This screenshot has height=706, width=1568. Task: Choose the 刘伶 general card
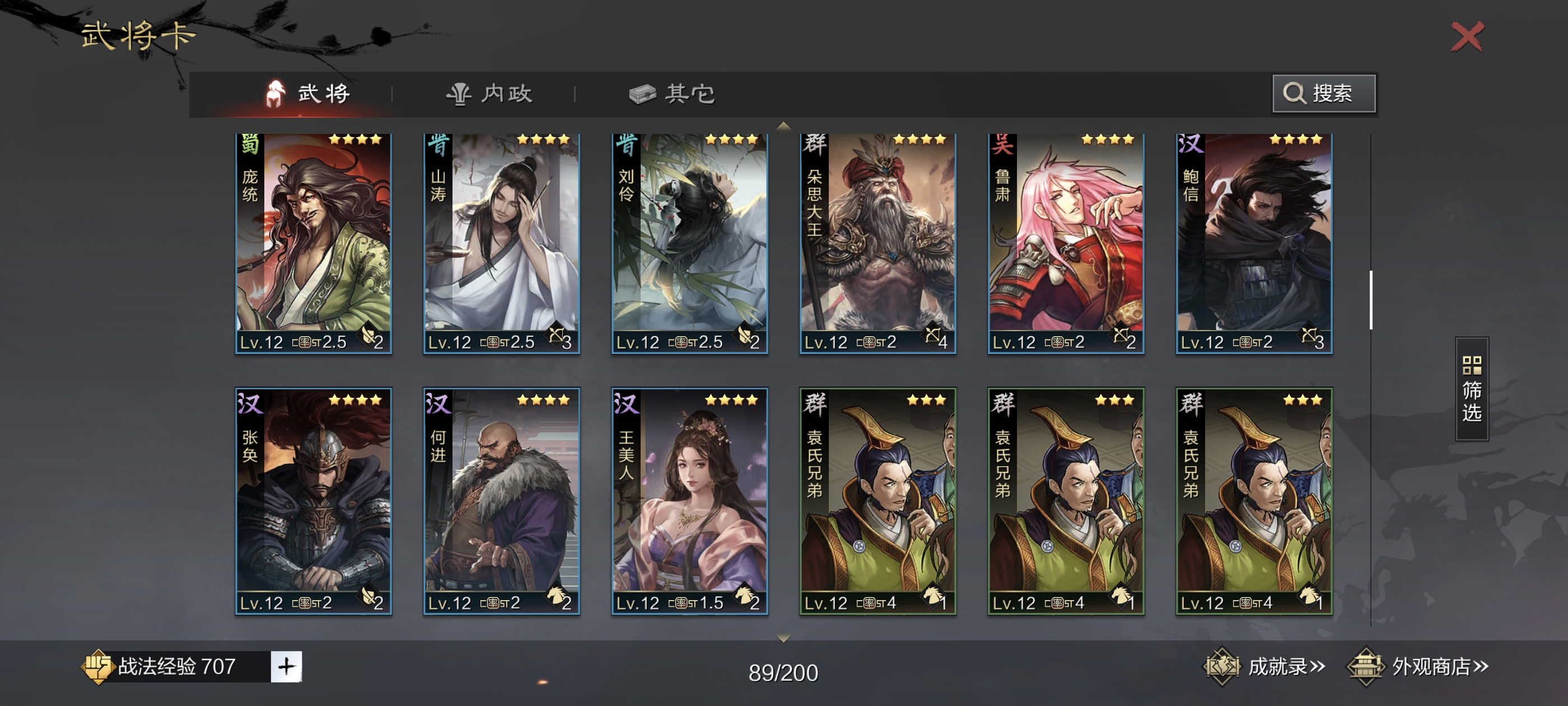(x=689, y=243)
